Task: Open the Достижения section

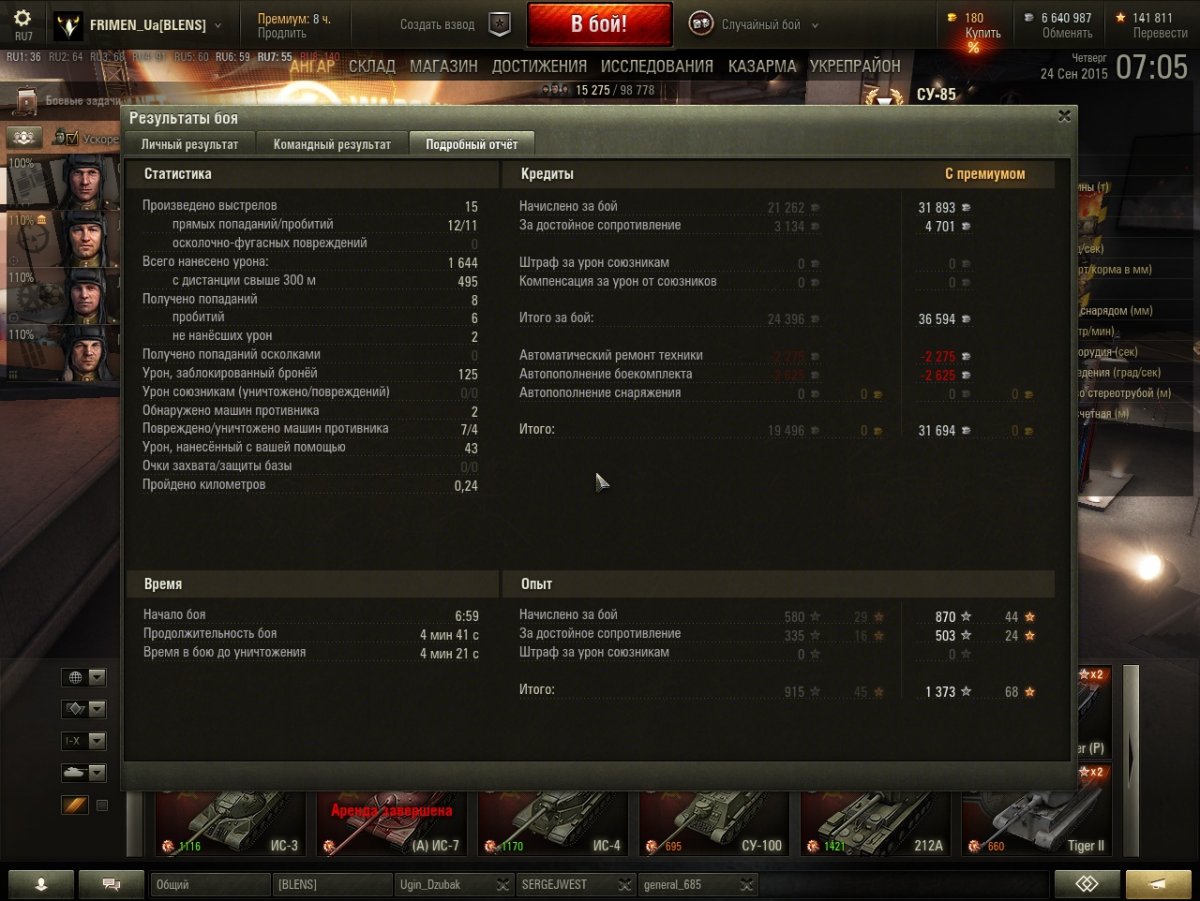Action: pos(539,66)
